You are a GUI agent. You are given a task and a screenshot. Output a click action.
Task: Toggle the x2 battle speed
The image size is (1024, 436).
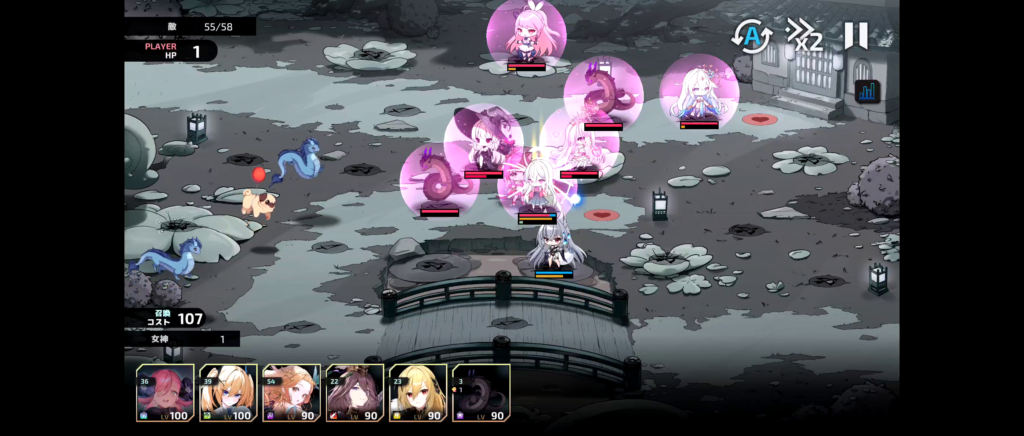click(x=804, y=37)
